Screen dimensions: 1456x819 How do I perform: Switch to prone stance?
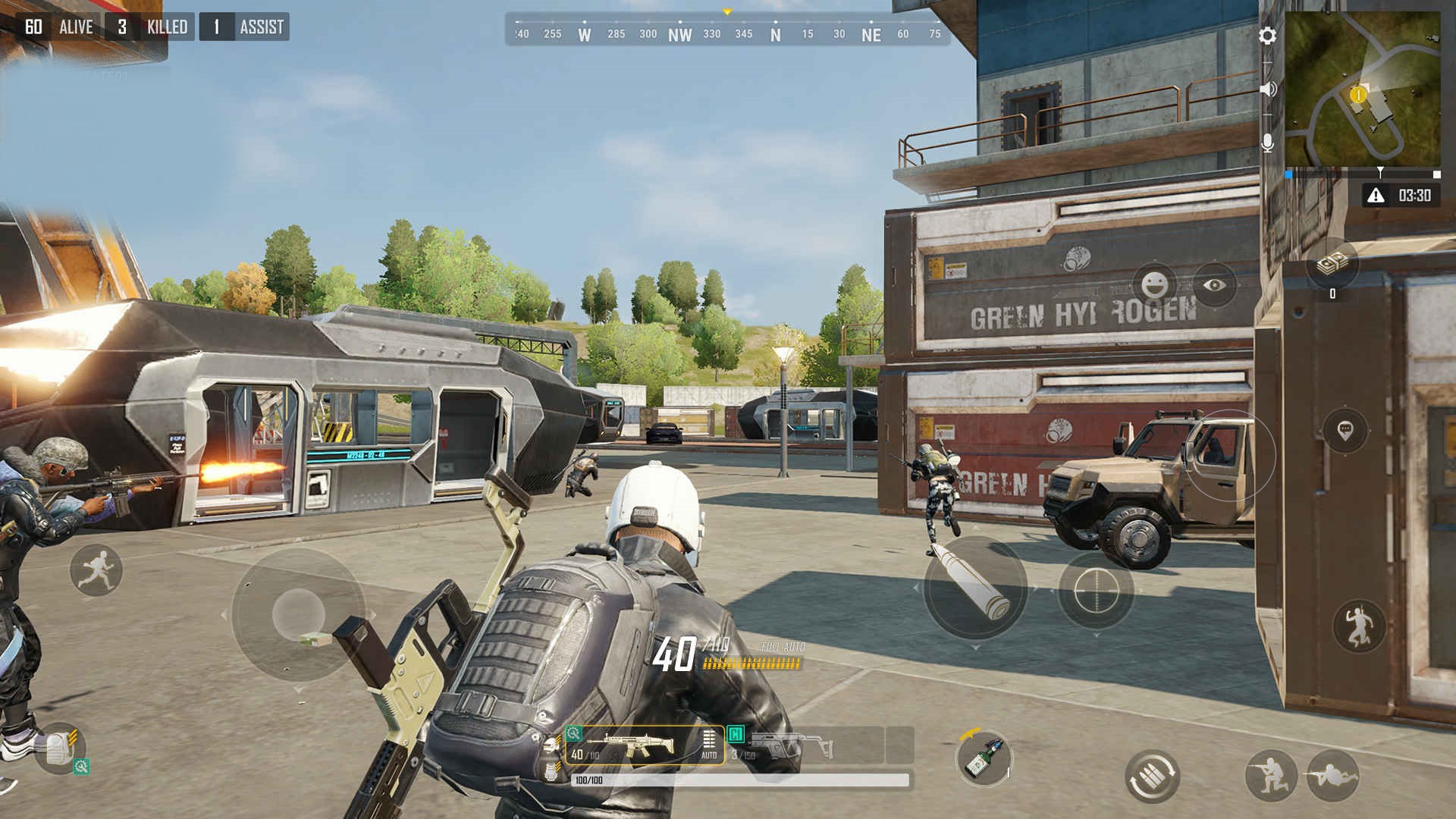1332,776
